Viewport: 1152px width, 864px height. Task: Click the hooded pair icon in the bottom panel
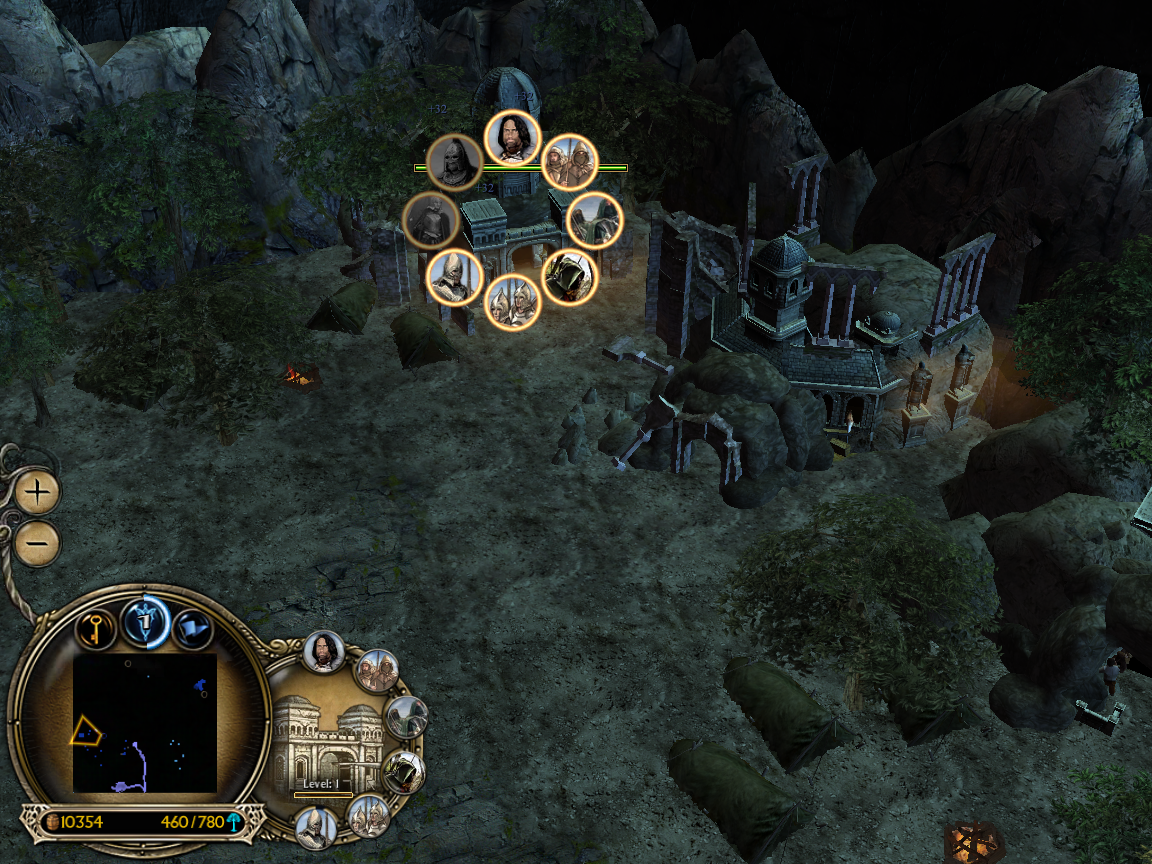pyautogui.click(x=377, y=671)
